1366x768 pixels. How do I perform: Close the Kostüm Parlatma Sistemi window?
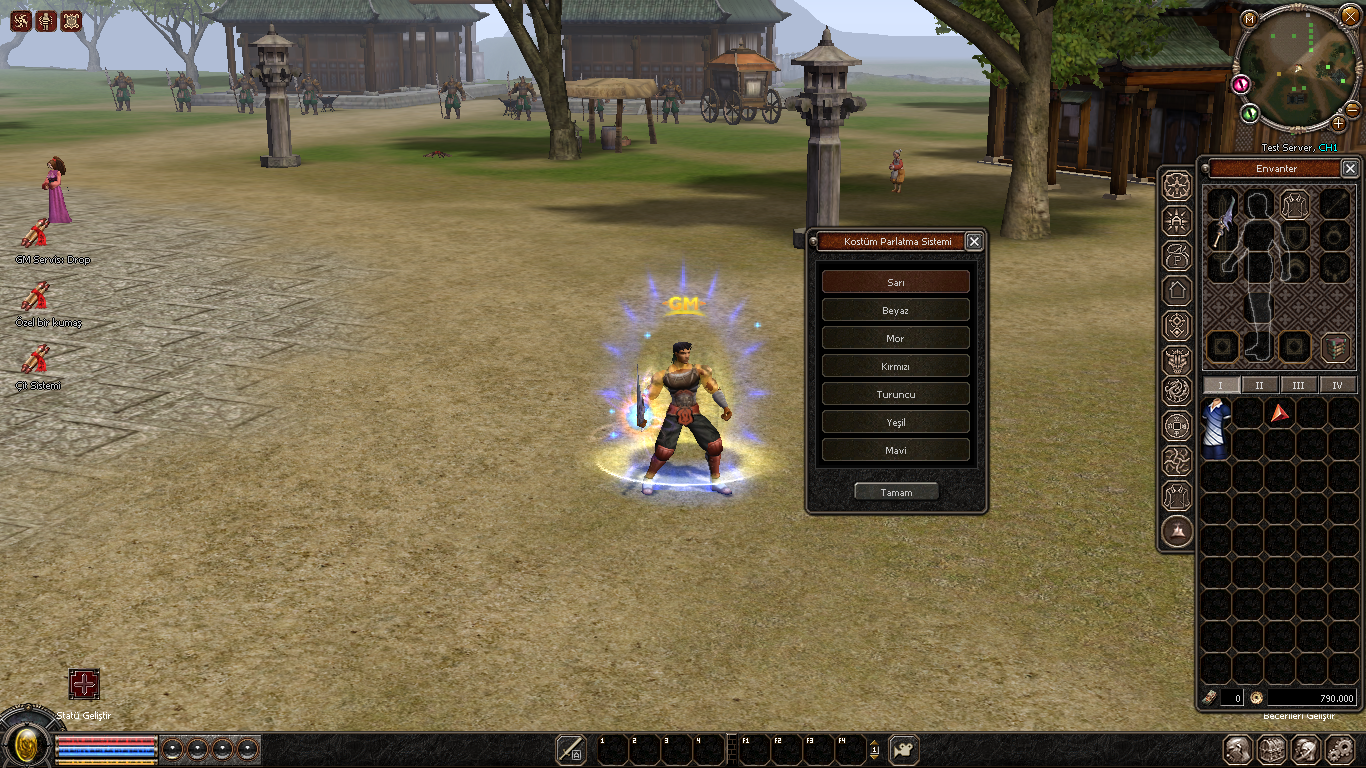(974, 241)
